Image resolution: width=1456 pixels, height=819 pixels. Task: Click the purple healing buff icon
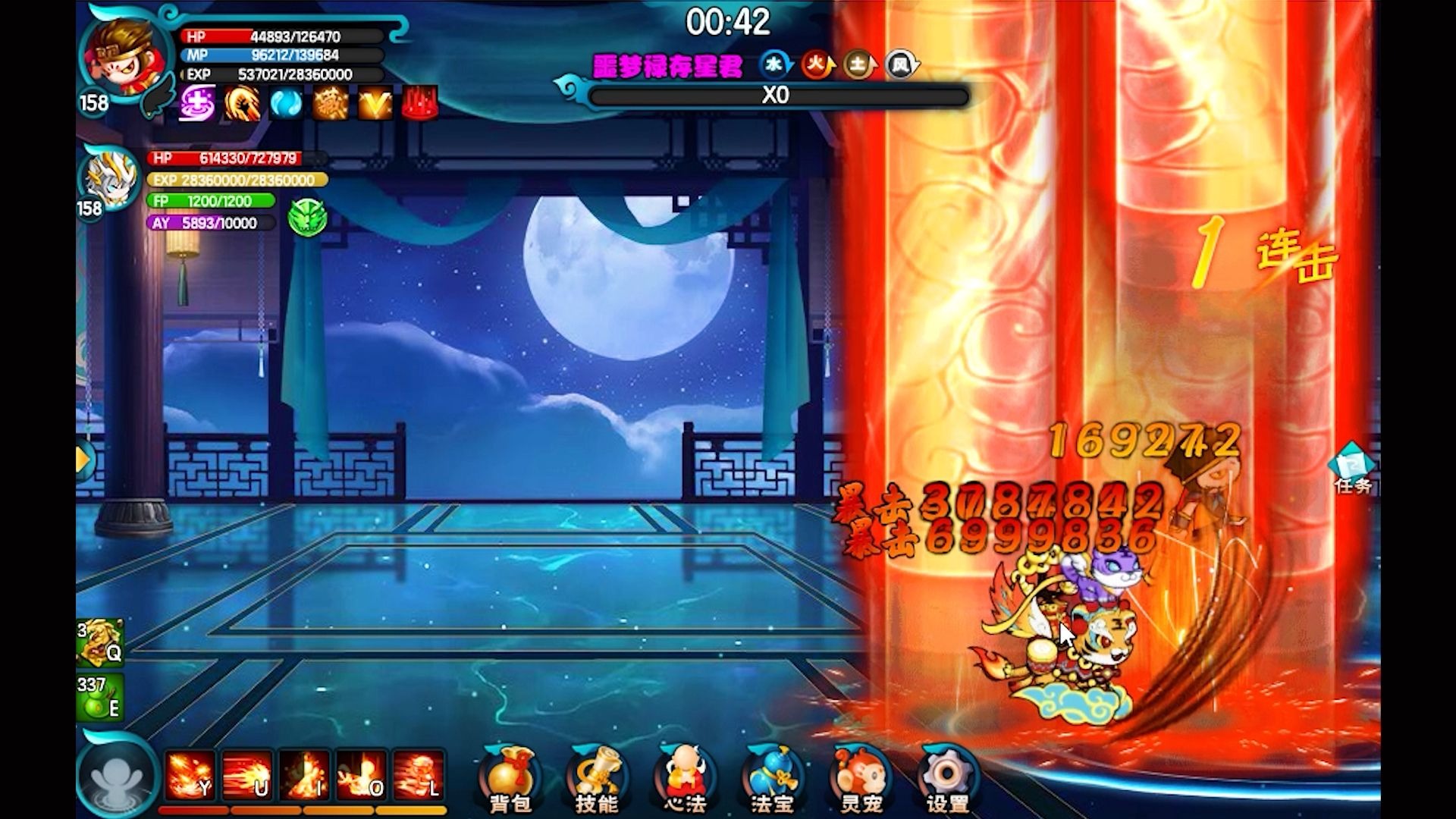click(x=197, y=103)
